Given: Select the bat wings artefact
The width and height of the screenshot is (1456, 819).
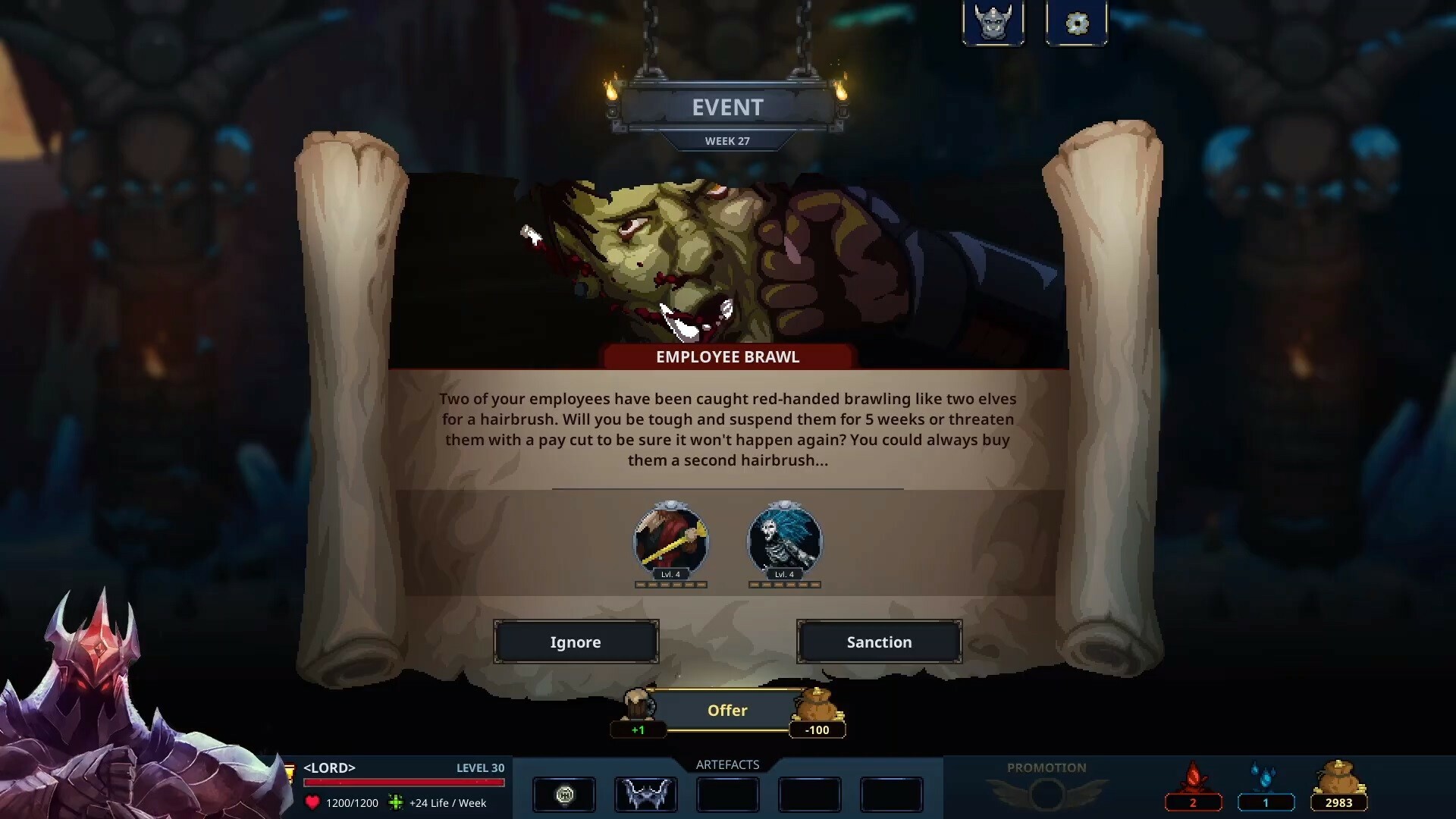Looking at the screenshot, I should point(645,795).
